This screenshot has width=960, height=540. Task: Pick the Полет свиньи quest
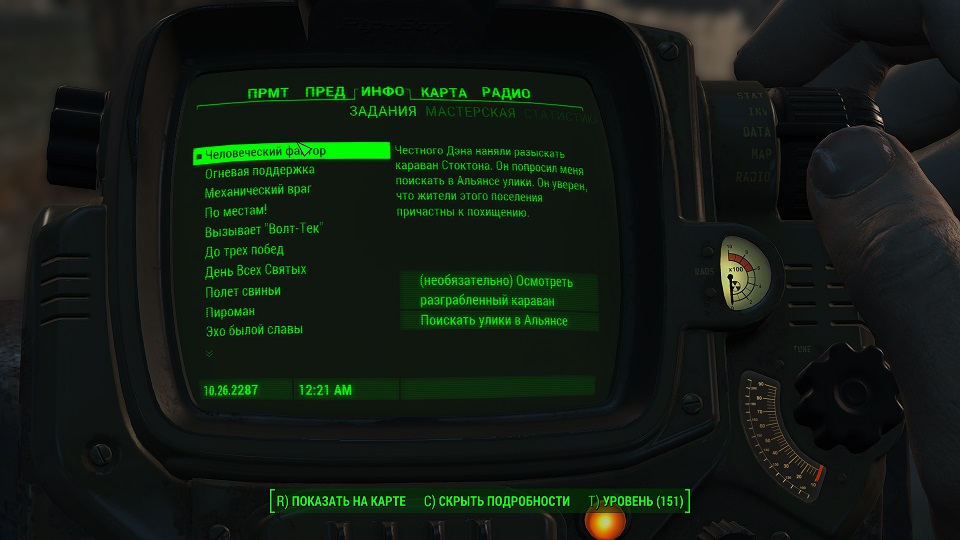[x=242, y=291]
